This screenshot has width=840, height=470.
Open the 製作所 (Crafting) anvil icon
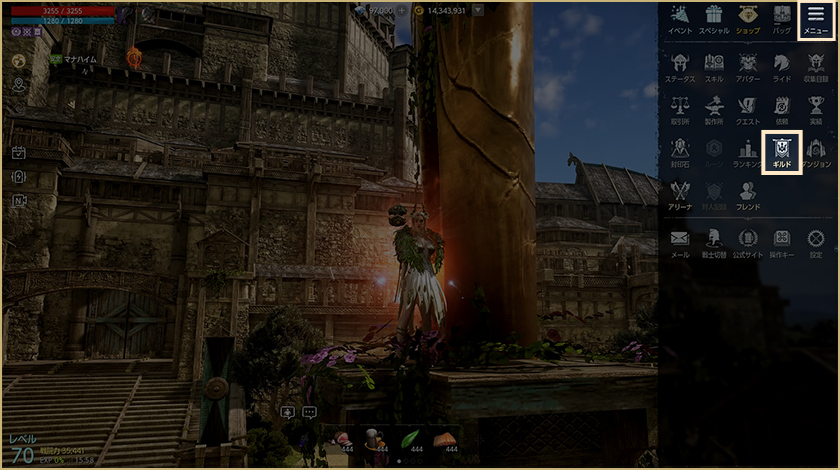(x=714, y=108)
